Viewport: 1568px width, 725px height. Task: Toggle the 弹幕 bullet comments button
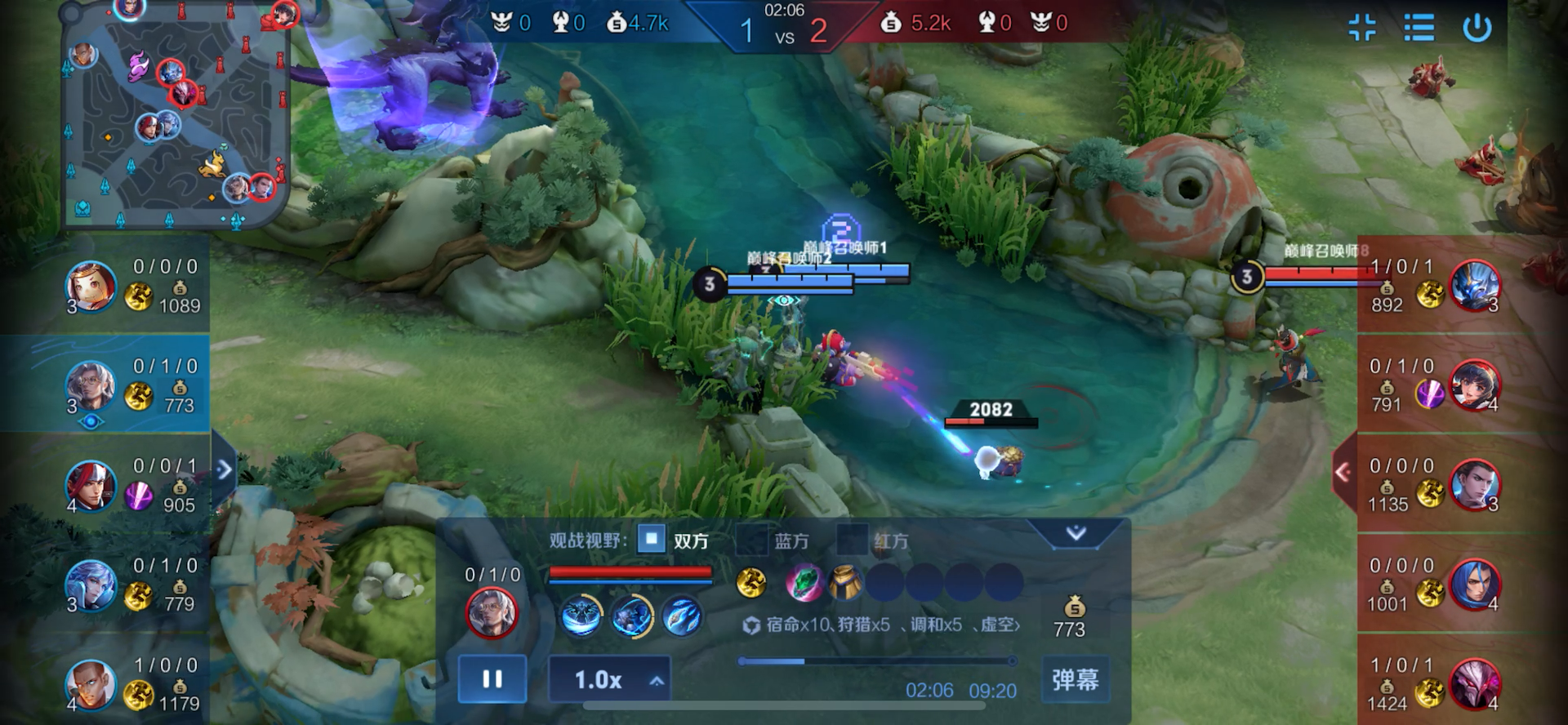tap(1075, 679)
